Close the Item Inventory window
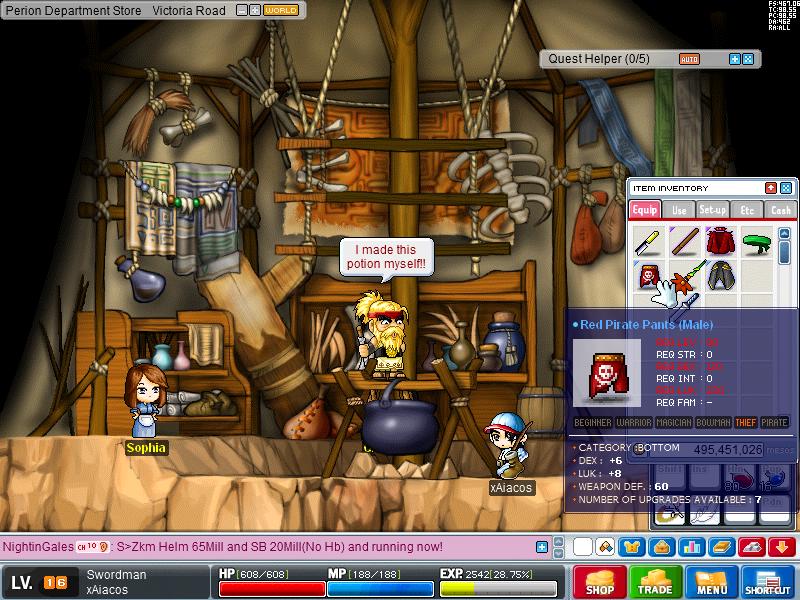This screenshot has width=800, height=600. coord(786,188)
